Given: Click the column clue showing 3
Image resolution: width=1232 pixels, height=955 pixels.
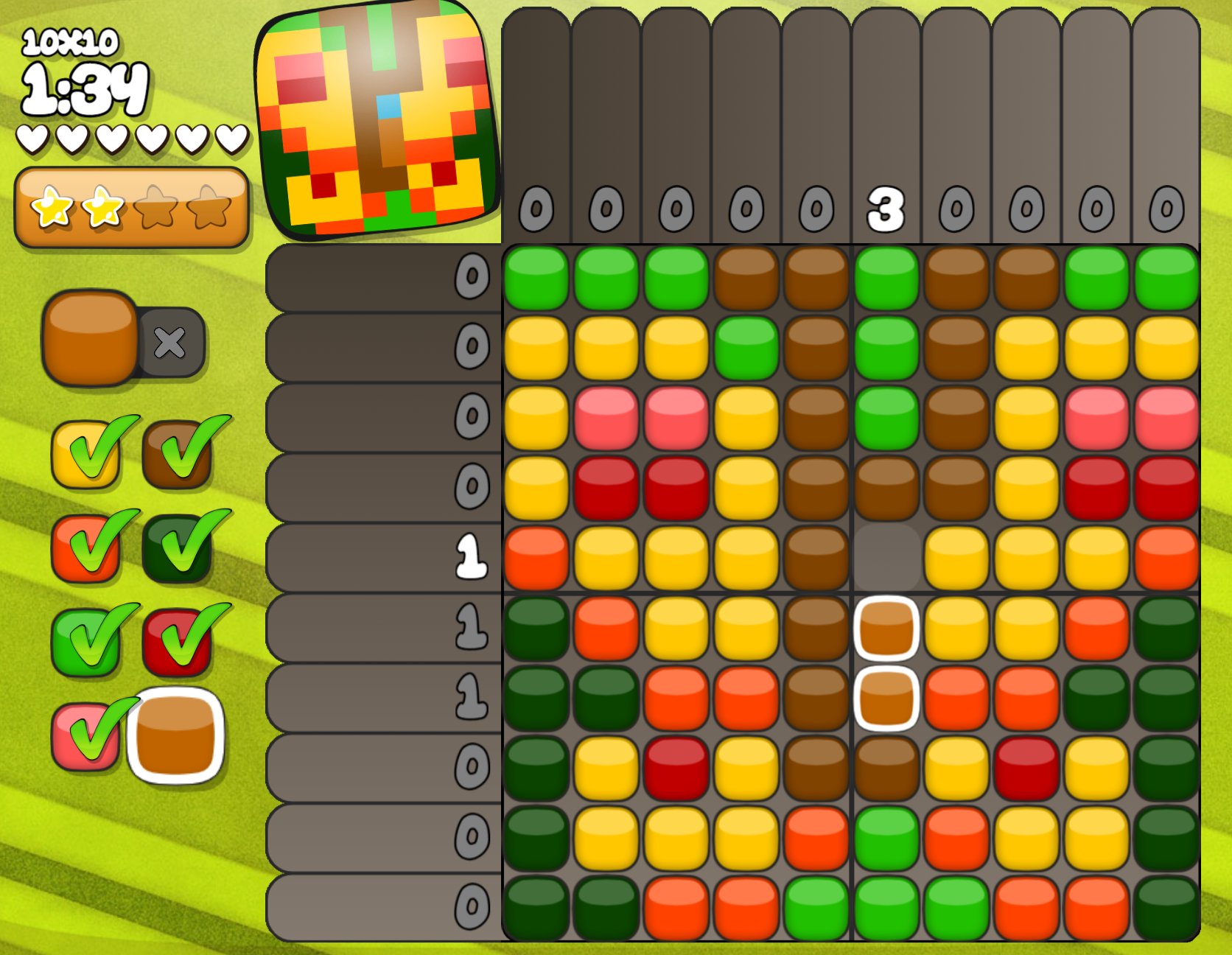Looking at the screenshot, I should 886,209.
